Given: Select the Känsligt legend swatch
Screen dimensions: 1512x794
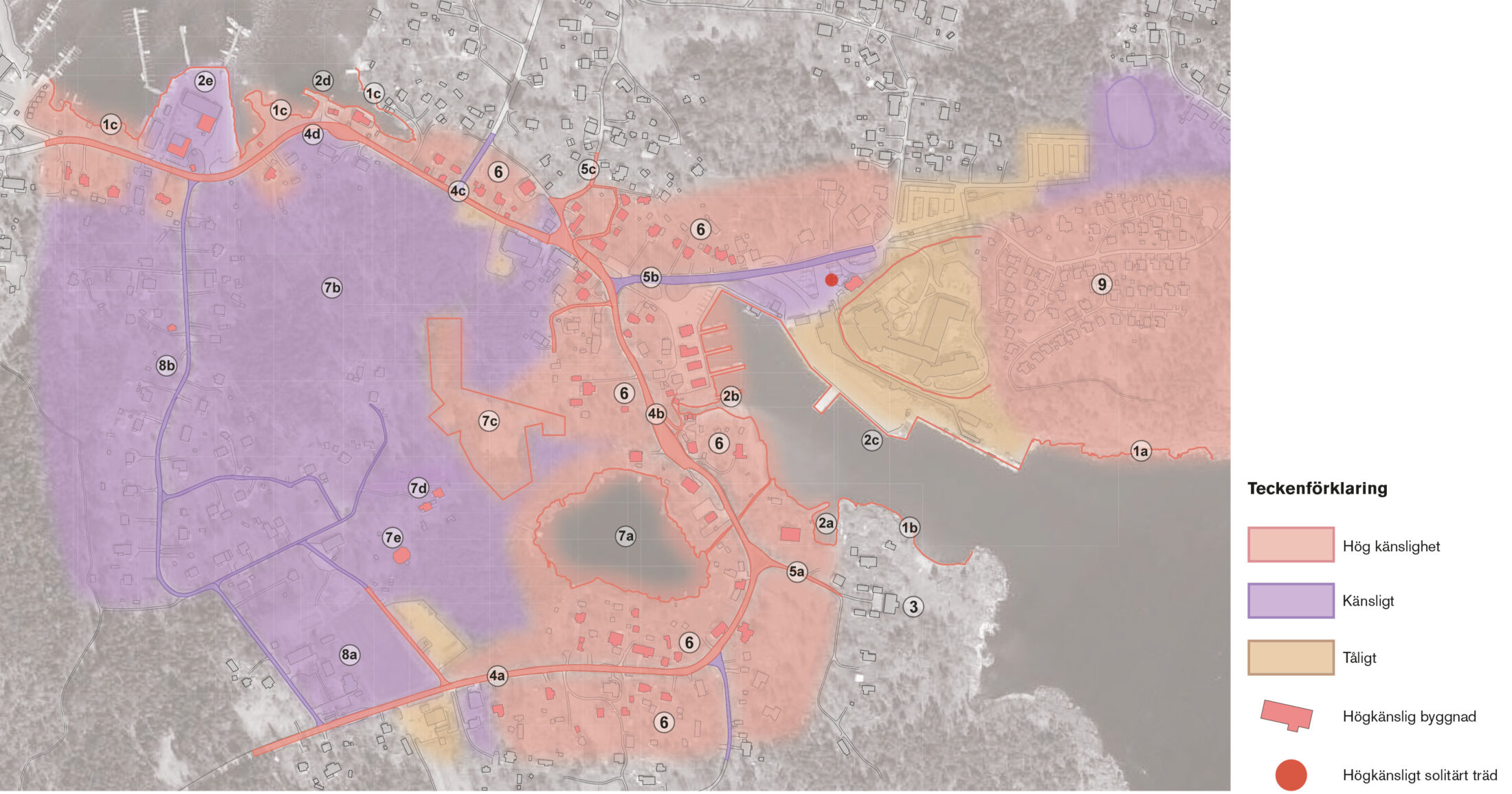Looking at the screenshot, I should 1290,600.
